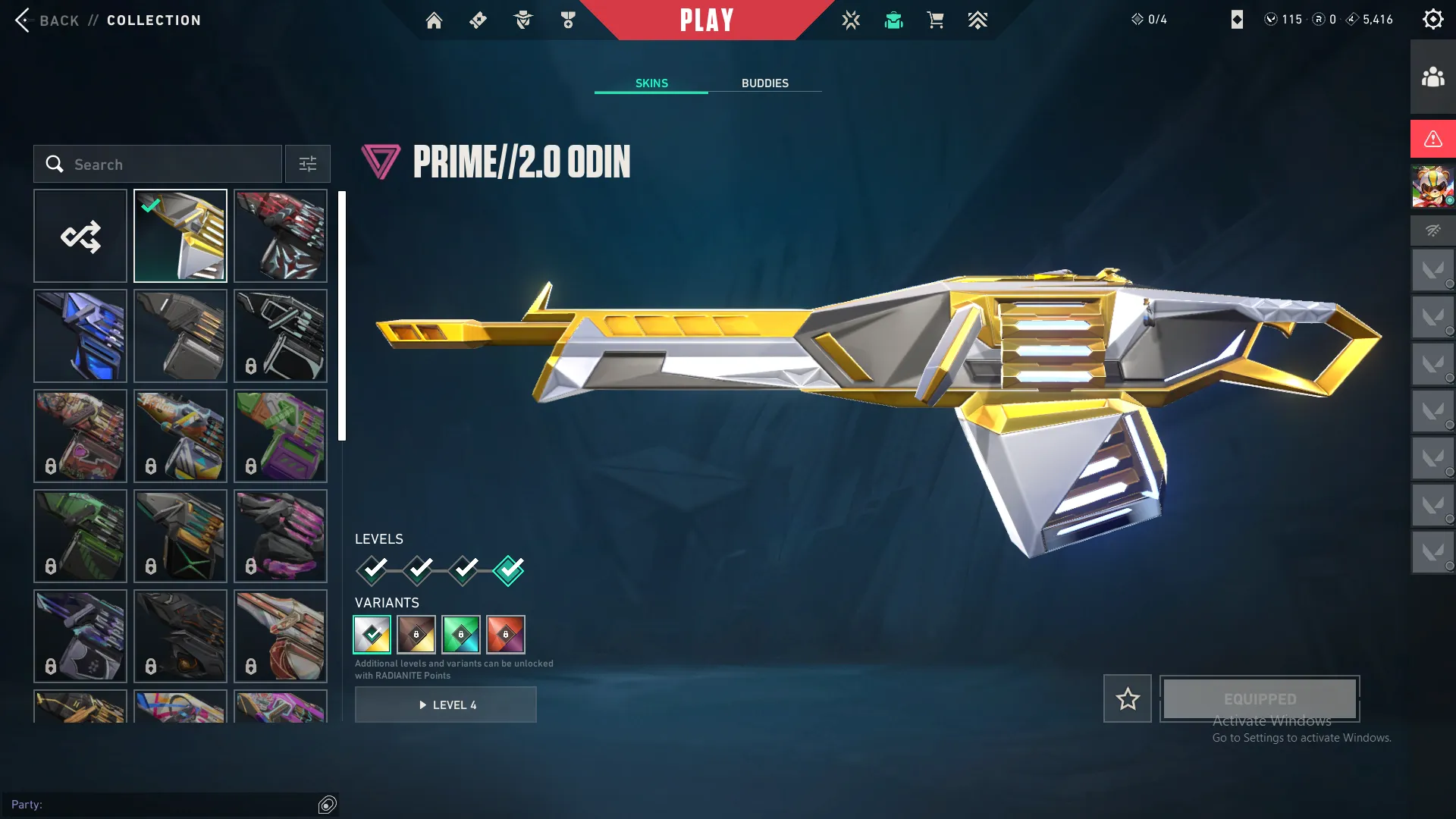
Task: Select the Level 4 checkmark under LEVELS
Action: (x=509, y=570)
